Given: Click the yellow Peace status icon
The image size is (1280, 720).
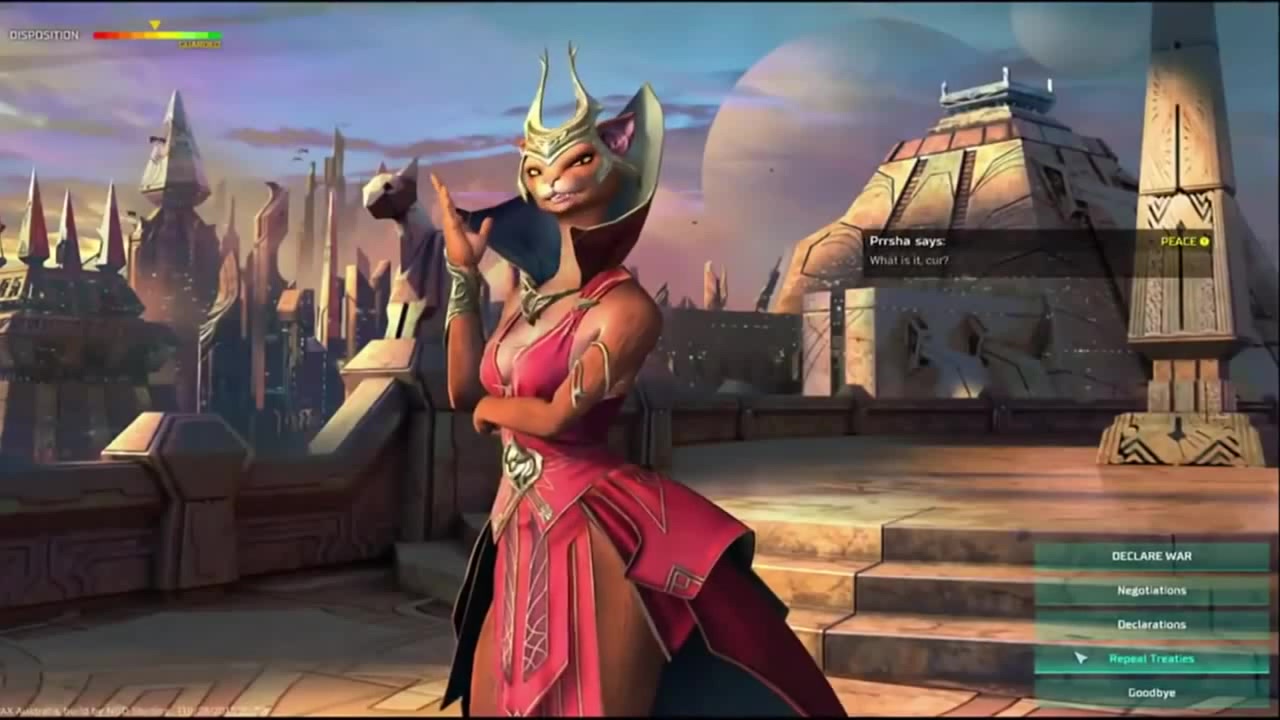Looking at the screenshot, I should [1204, 241].
